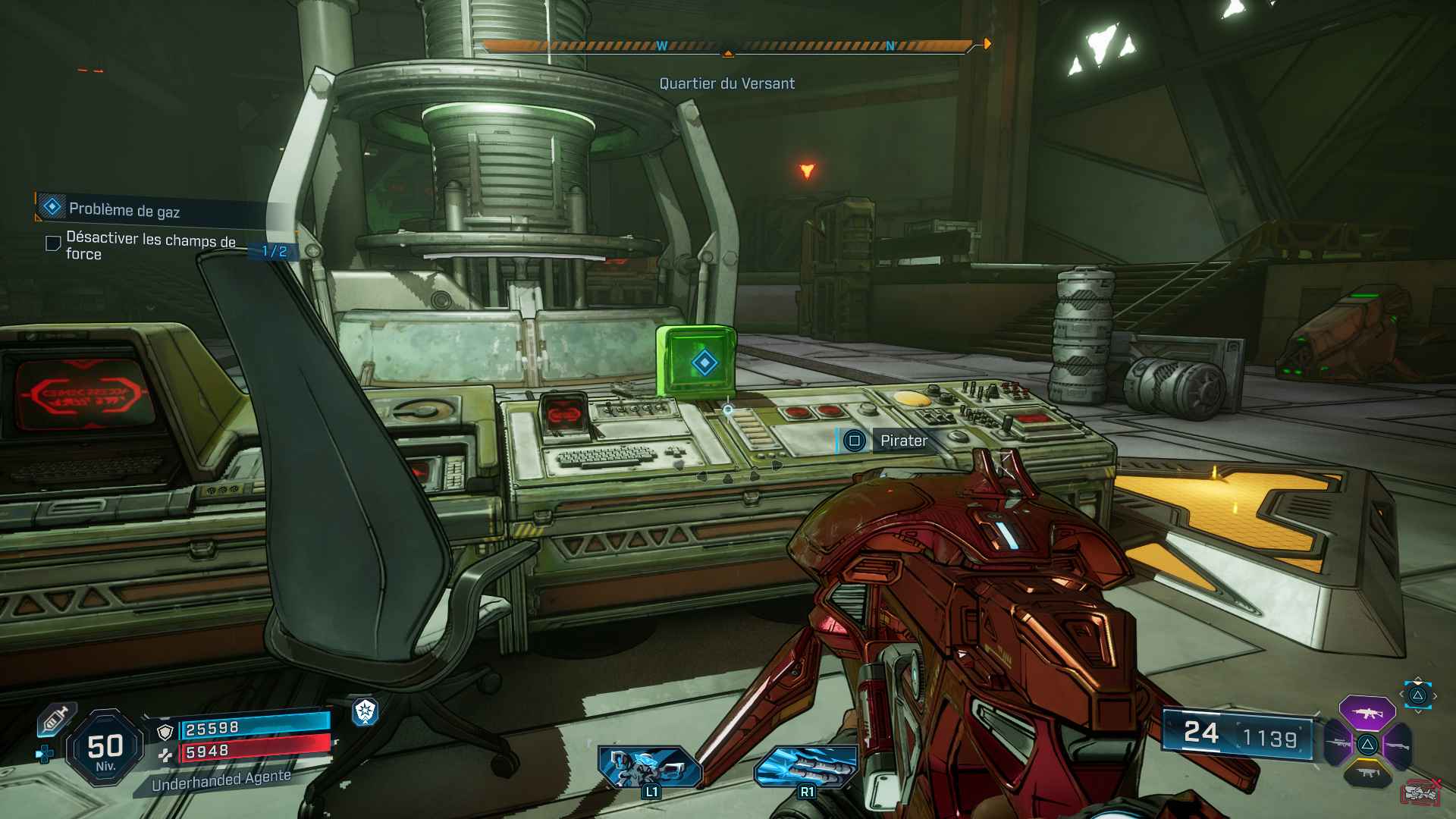Select the yellow SMG weapon slot
Image resolution: width=1456 pixels, height=819 pixels.
coord(1368,773)
